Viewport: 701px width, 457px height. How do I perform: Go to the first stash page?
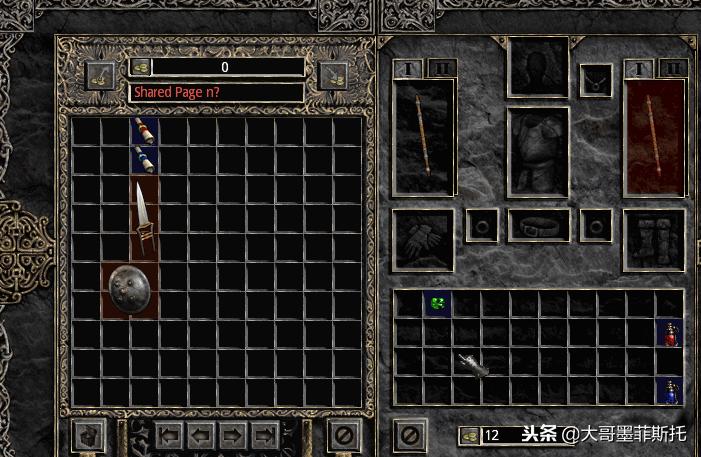pos(169,436)
